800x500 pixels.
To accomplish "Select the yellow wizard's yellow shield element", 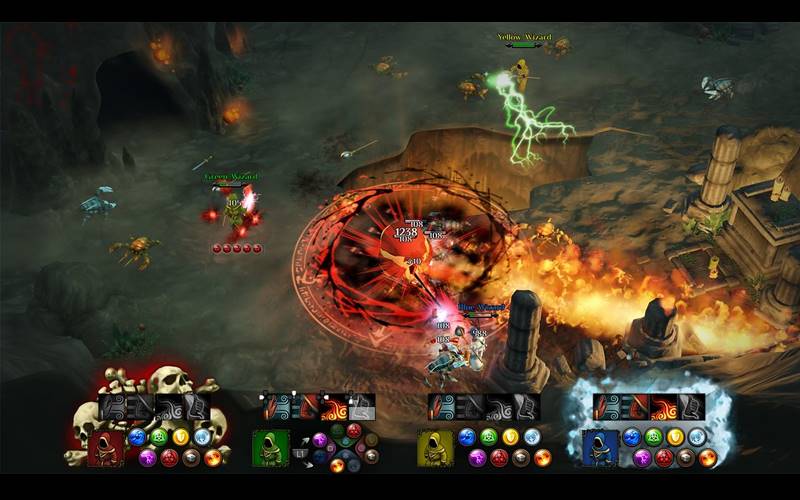I will click(510, 437).
